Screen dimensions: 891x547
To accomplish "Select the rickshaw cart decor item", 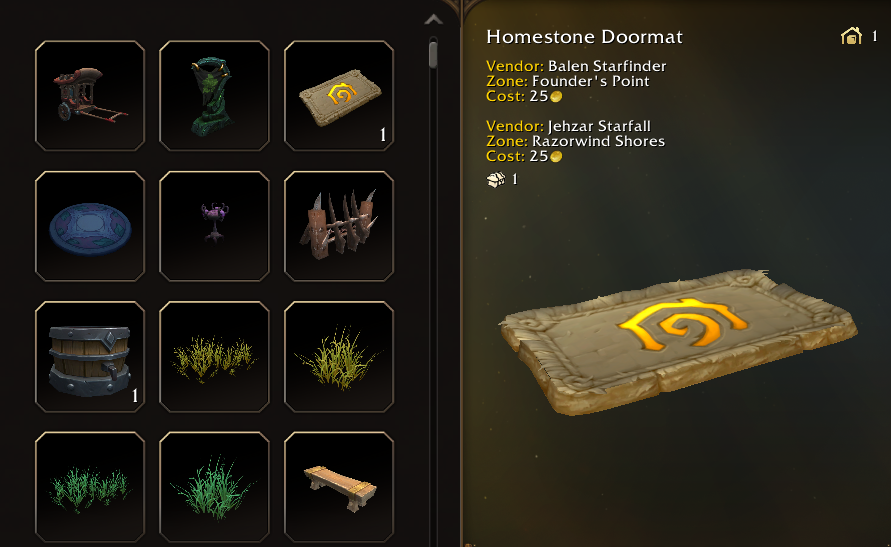I will click(x=90, y=96).
